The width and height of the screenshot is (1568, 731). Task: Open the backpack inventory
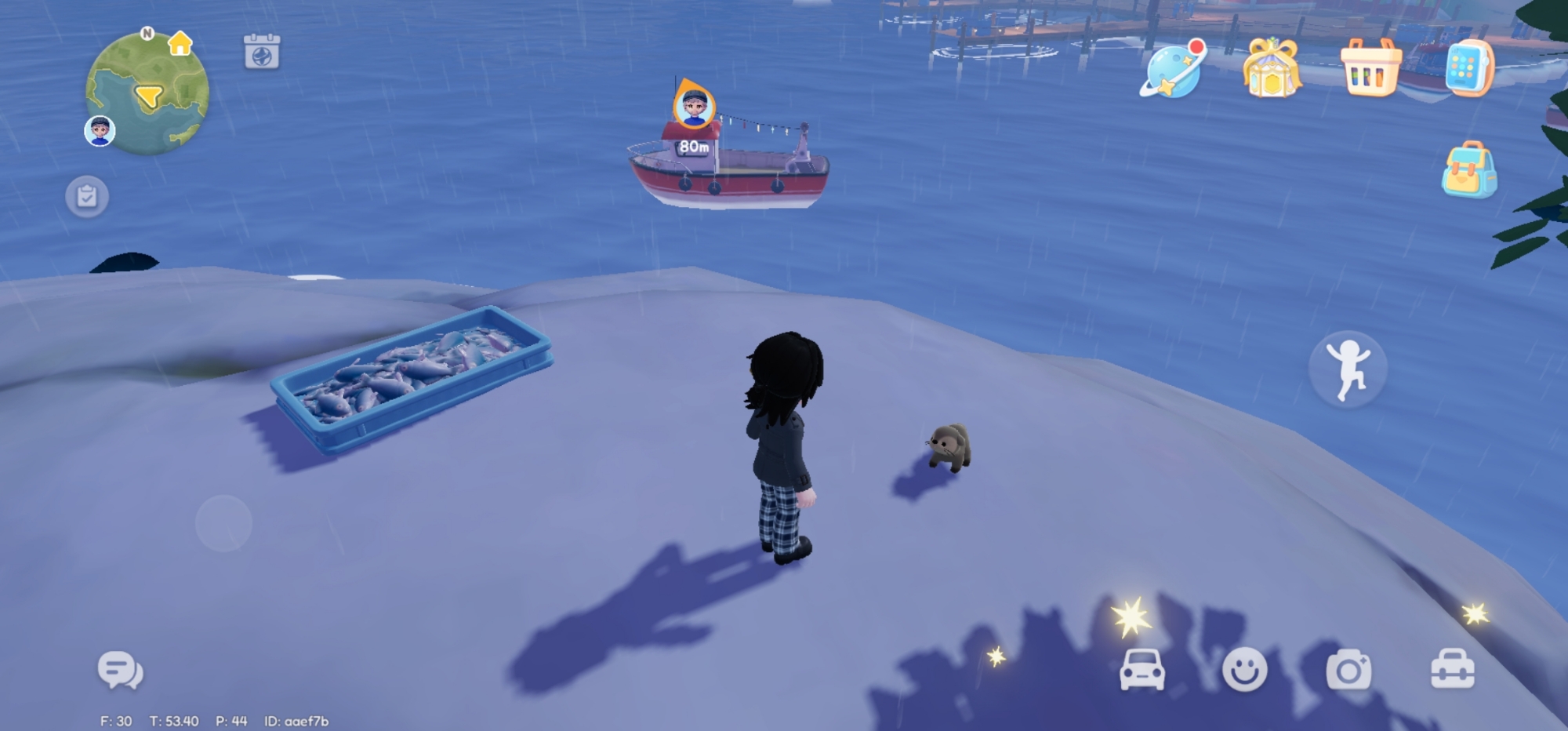click(1469, 169)
